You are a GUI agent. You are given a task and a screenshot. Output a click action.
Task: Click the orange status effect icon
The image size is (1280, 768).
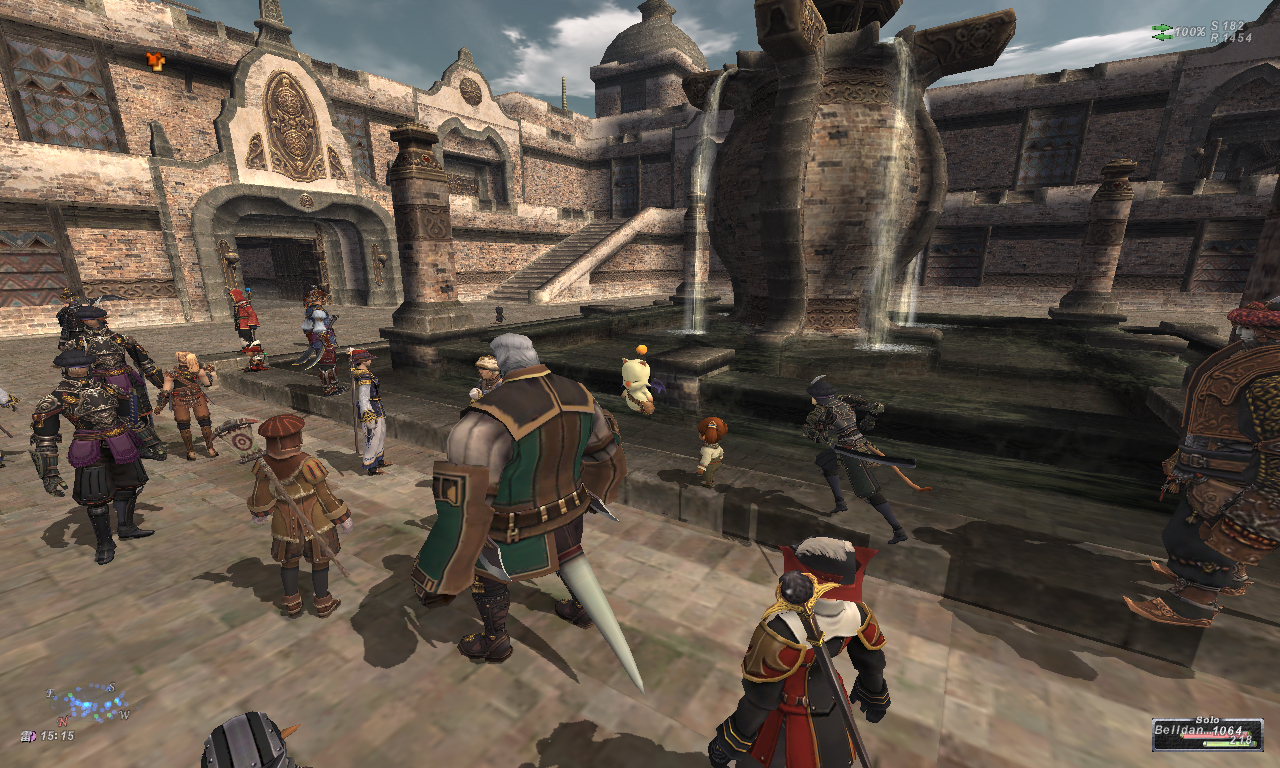(x=155, y=61)
